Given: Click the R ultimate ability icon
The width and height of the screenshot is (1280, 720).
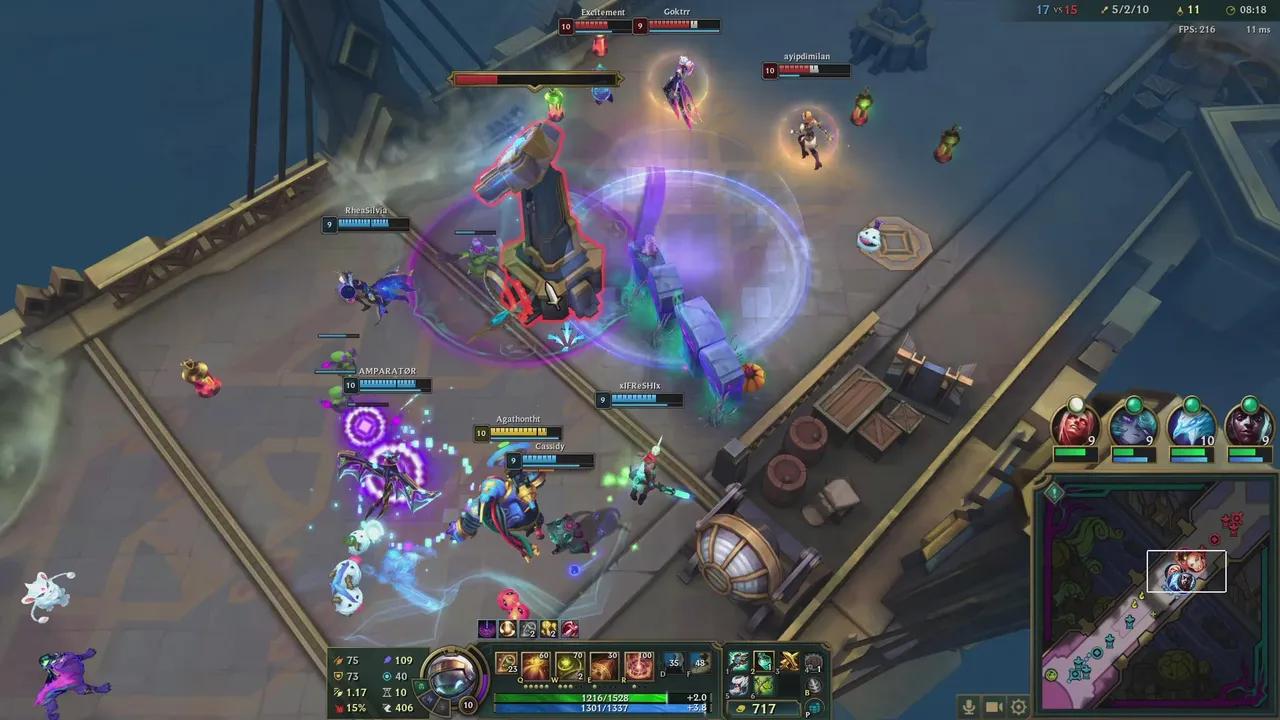Looking at the screenshot, I should (x=637, y=666).
